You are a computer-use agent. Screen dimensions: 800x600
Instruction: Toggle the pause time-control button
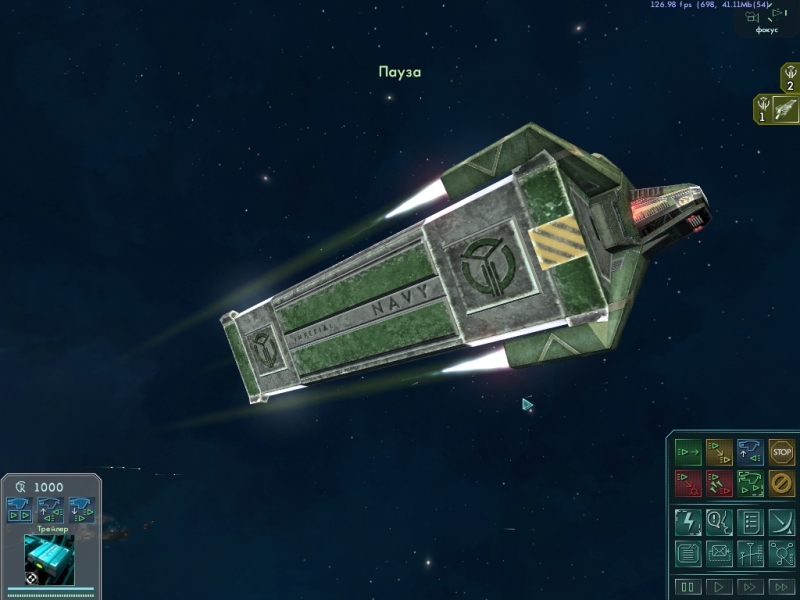coord(688,586)
